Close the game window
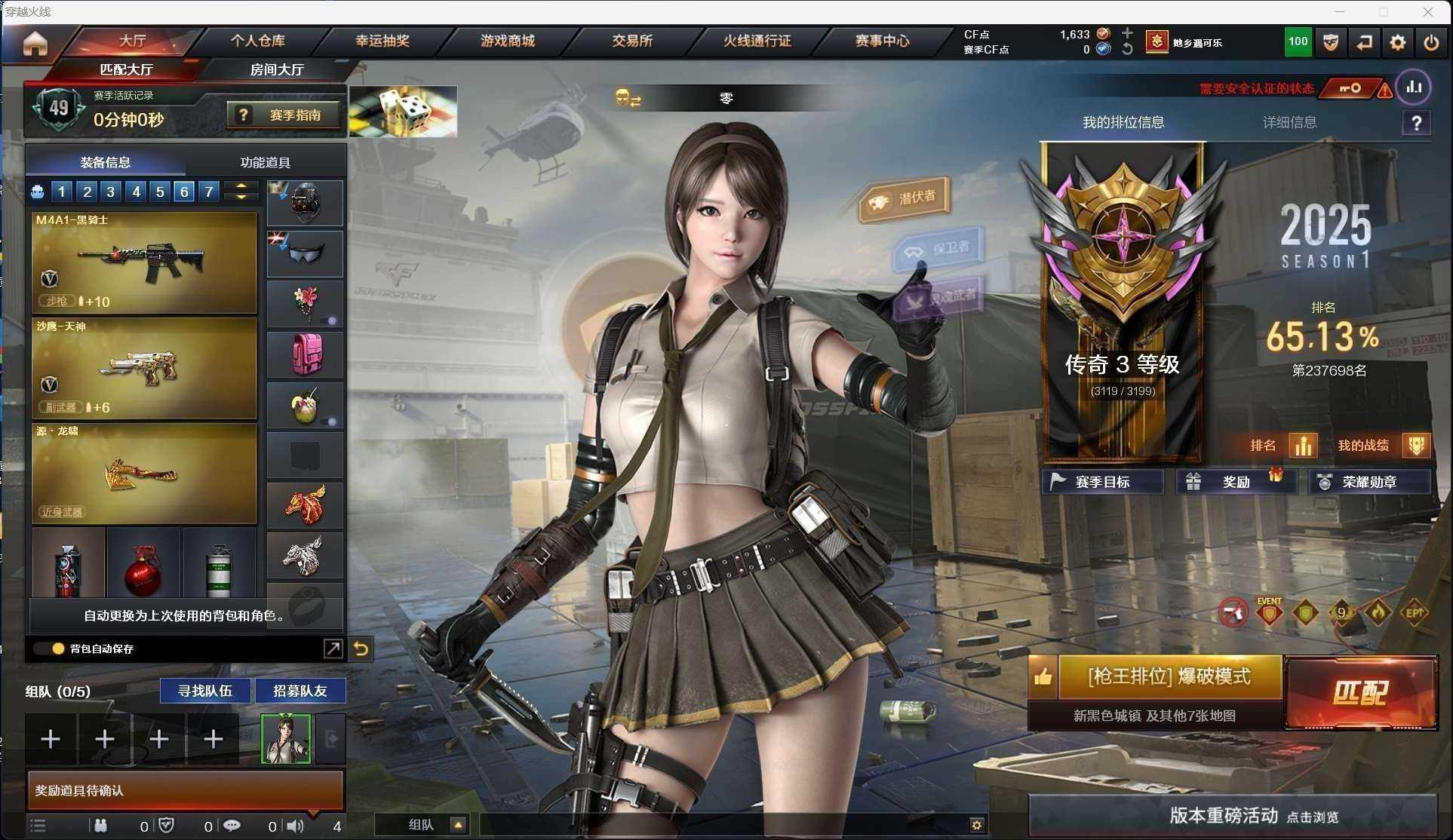This screenshot has width=1453, height=840. coord(1427,12)
